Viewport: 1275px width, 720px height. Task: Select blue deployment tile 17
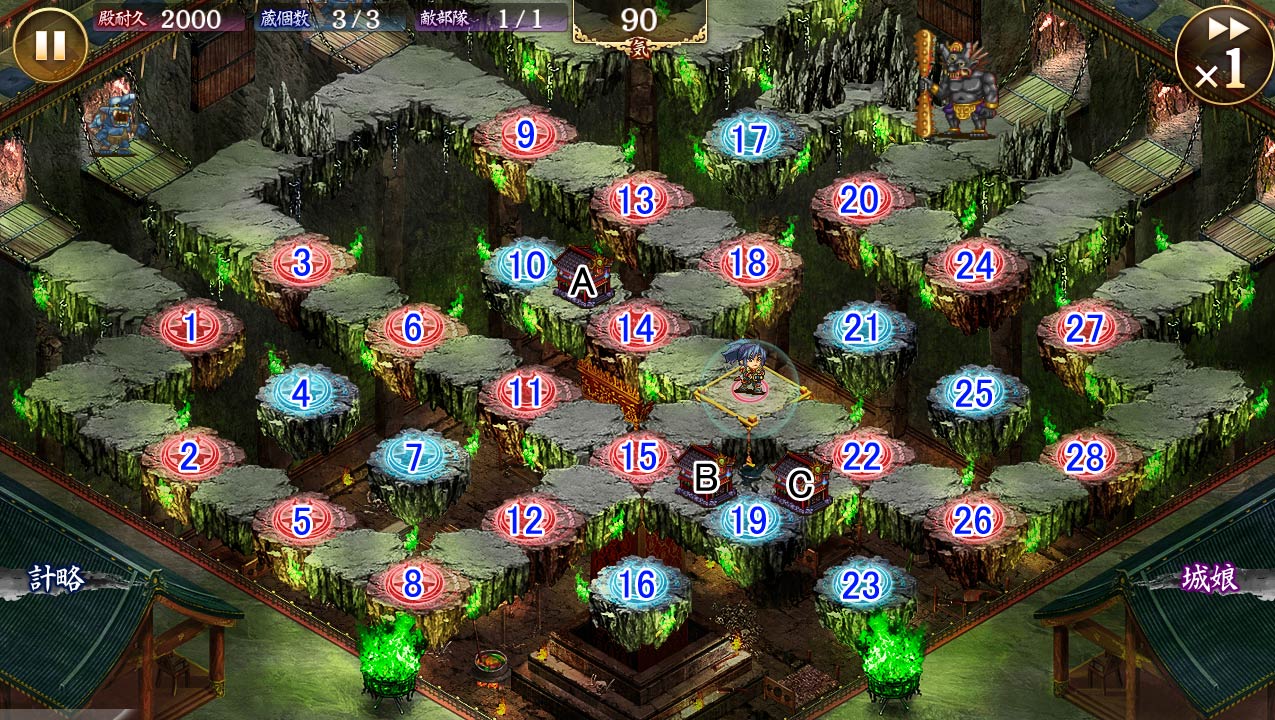click(x=749, y=140)
